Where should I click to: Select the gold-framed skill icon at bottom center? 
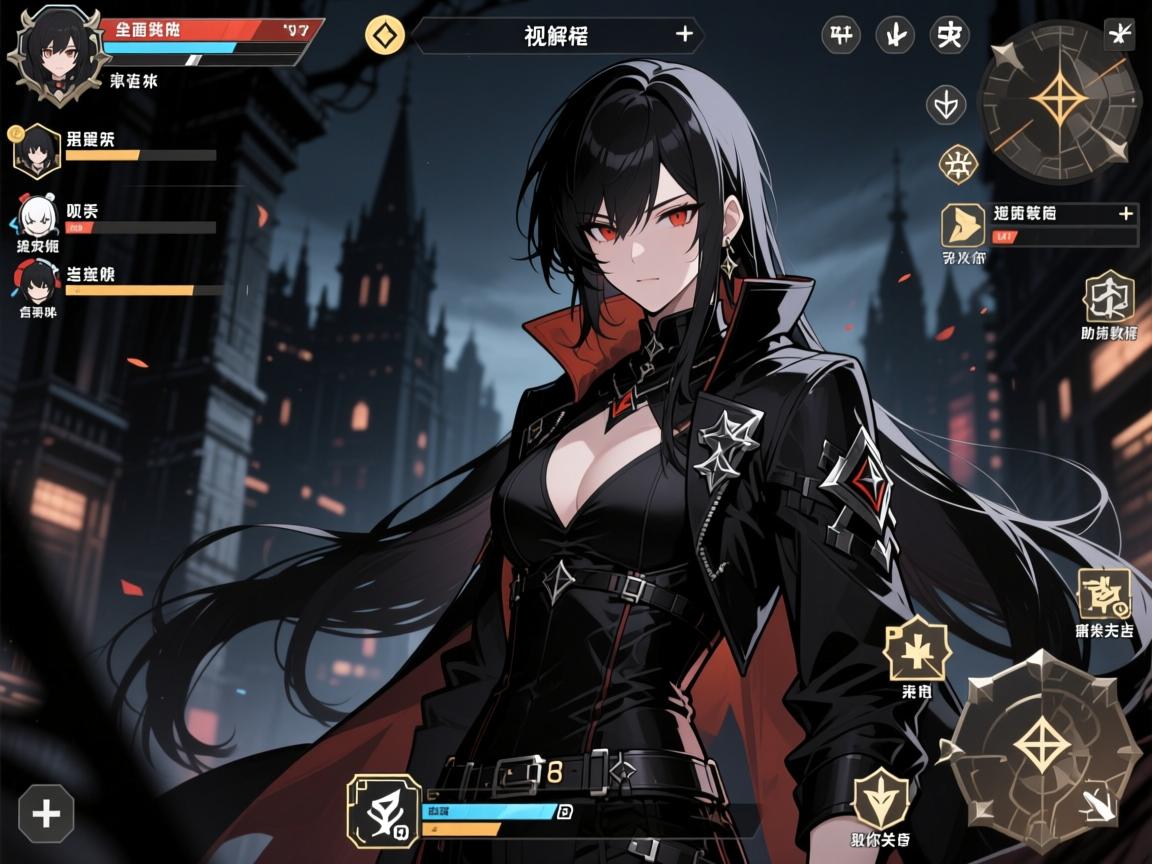click(x=384, y=810)
